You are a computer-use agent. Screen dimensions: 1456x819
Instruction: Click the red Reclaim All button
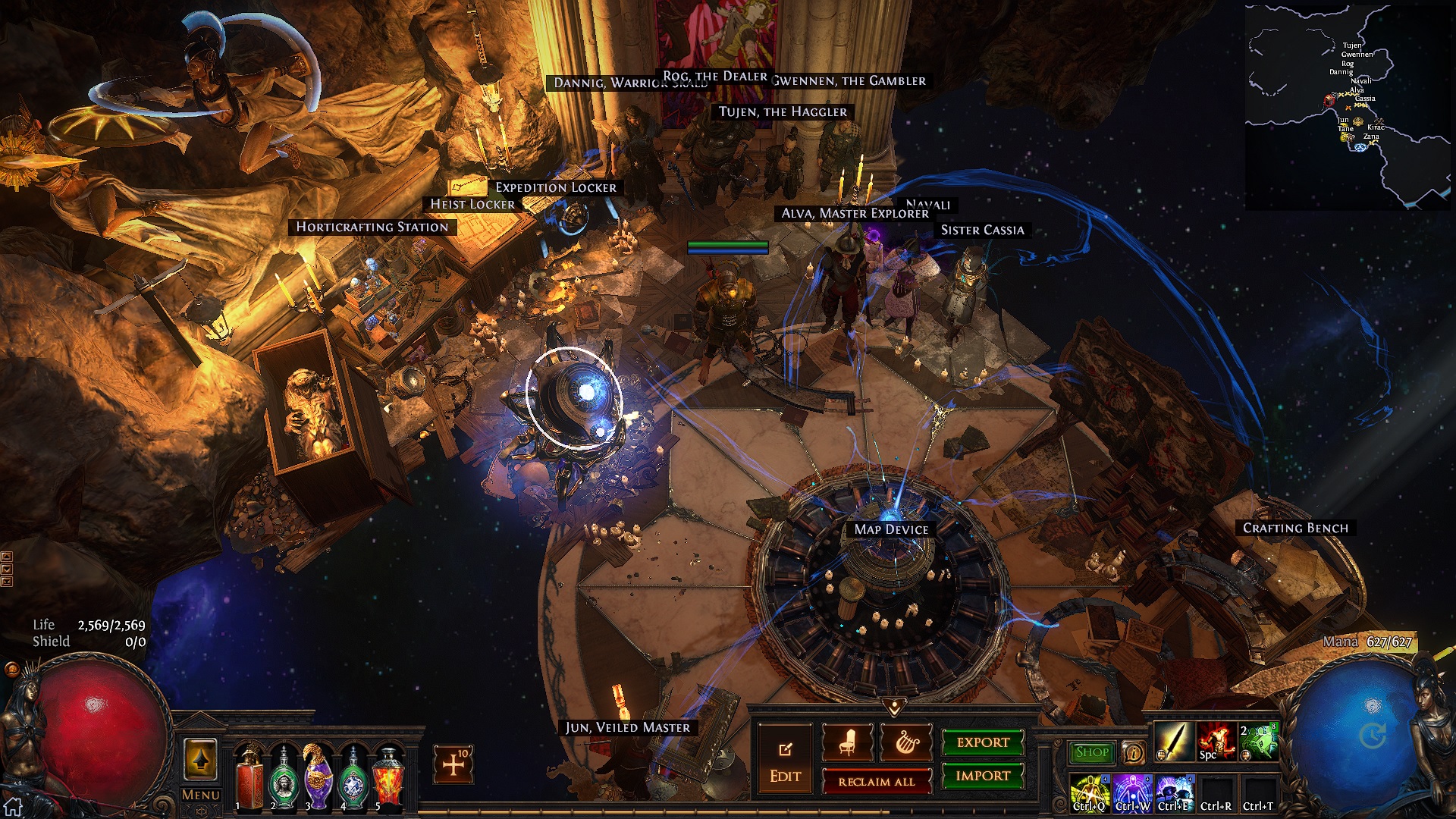pyautogui.click(x=877, y=782)
